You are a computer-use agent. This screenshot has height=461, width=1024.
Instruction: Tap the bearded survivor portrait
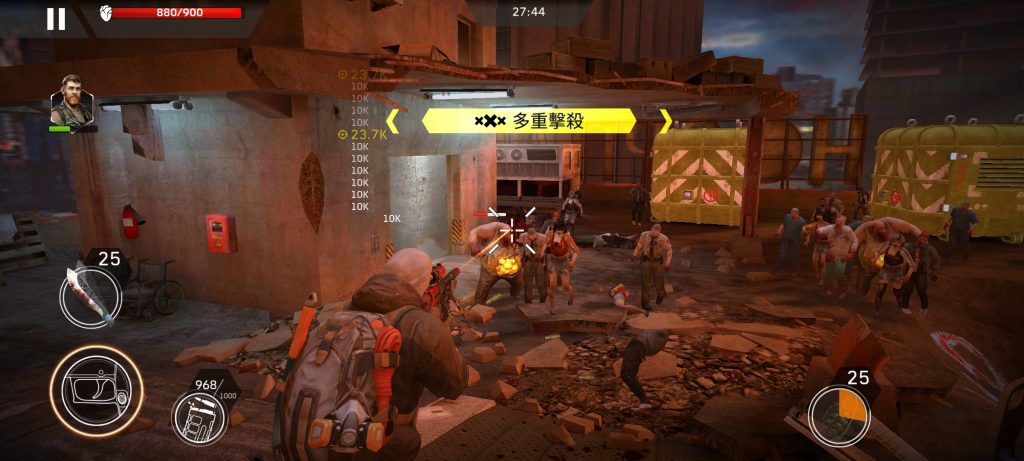(72, 101)
